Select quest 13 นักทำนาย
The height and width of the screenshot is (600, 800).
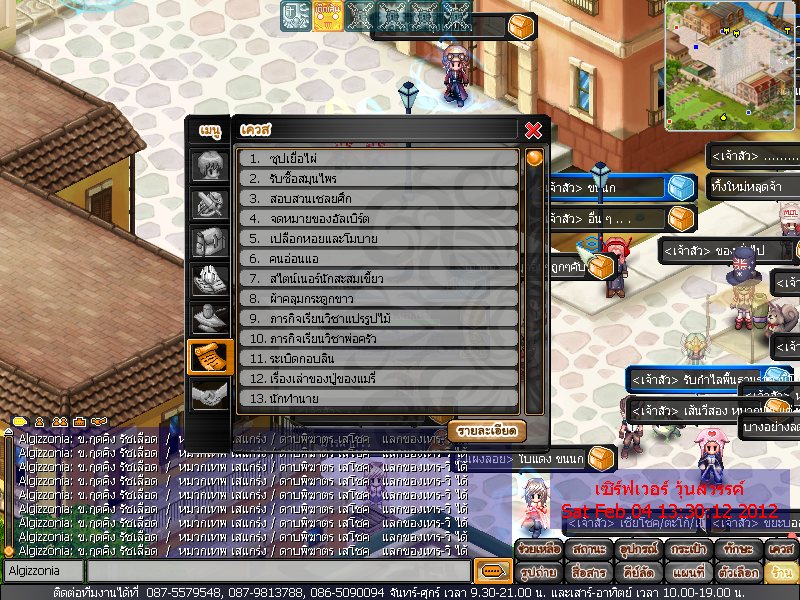point(378,398)
